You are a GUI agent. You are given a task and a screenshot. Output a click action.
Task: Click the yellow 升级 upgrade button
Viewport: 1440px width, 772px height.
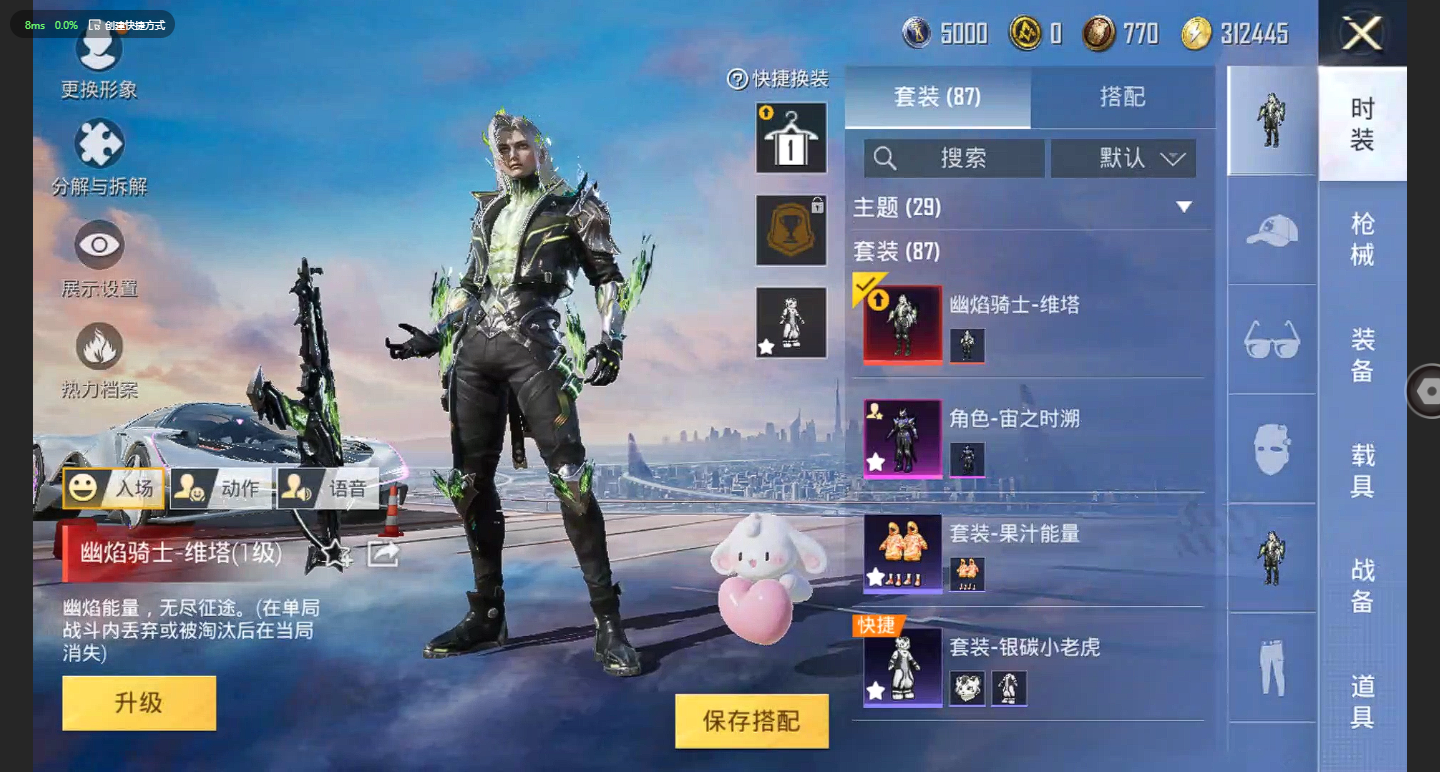[139, 702]
